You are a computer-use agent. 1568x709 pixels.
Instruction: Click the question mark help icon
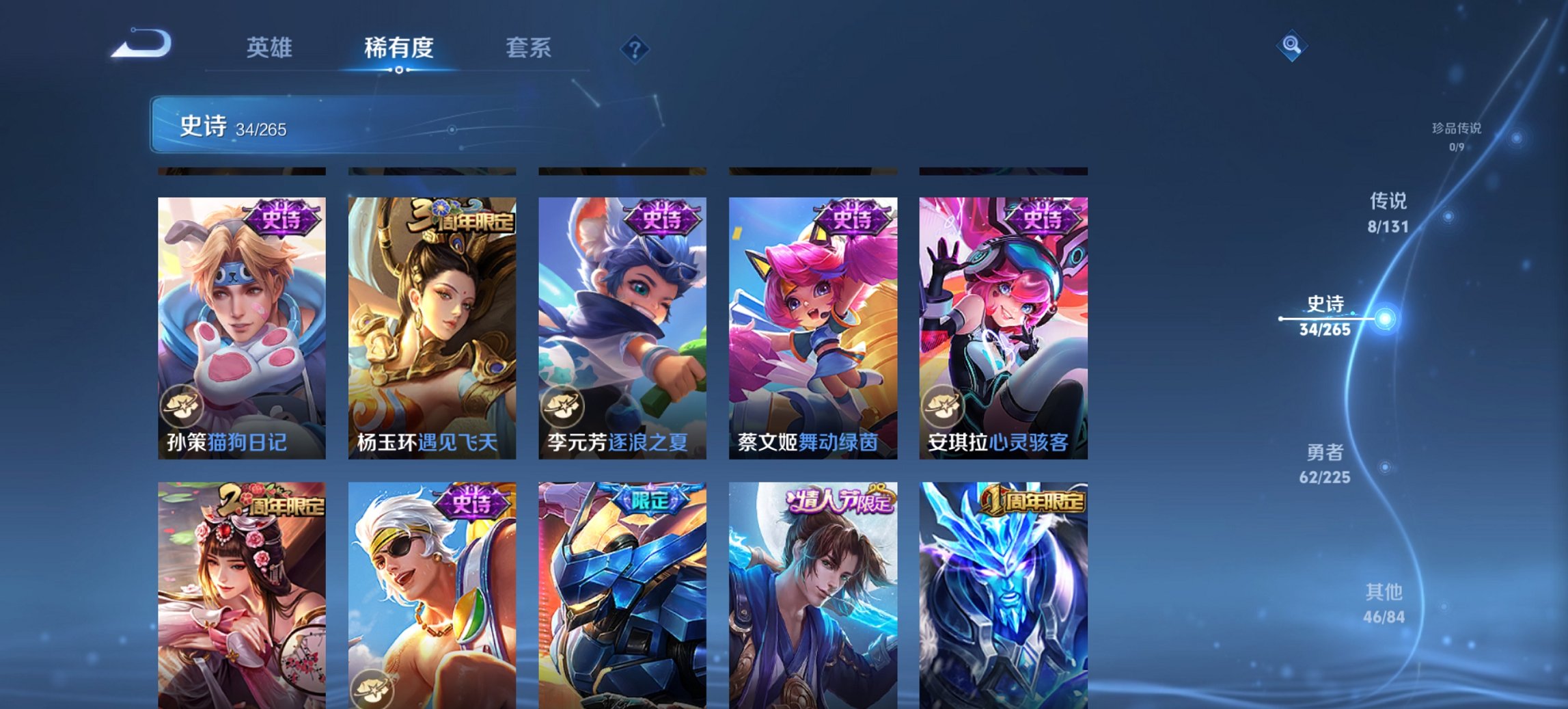(635, 48)
